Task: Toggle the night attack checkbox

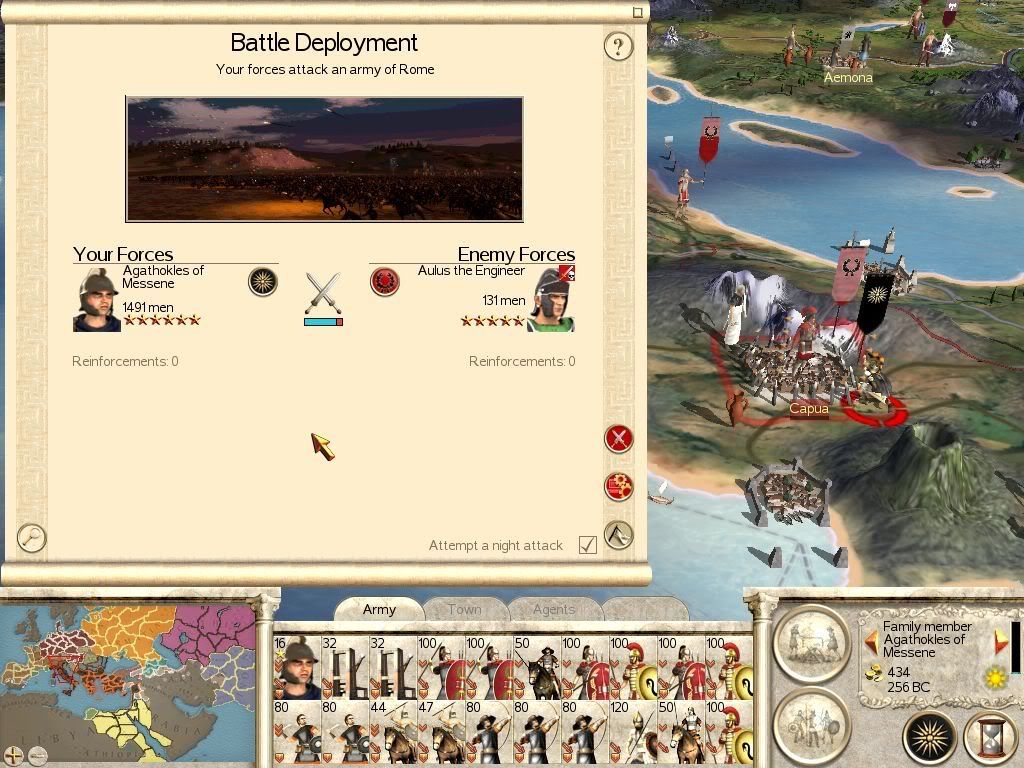Action: [x=588, y=545]
